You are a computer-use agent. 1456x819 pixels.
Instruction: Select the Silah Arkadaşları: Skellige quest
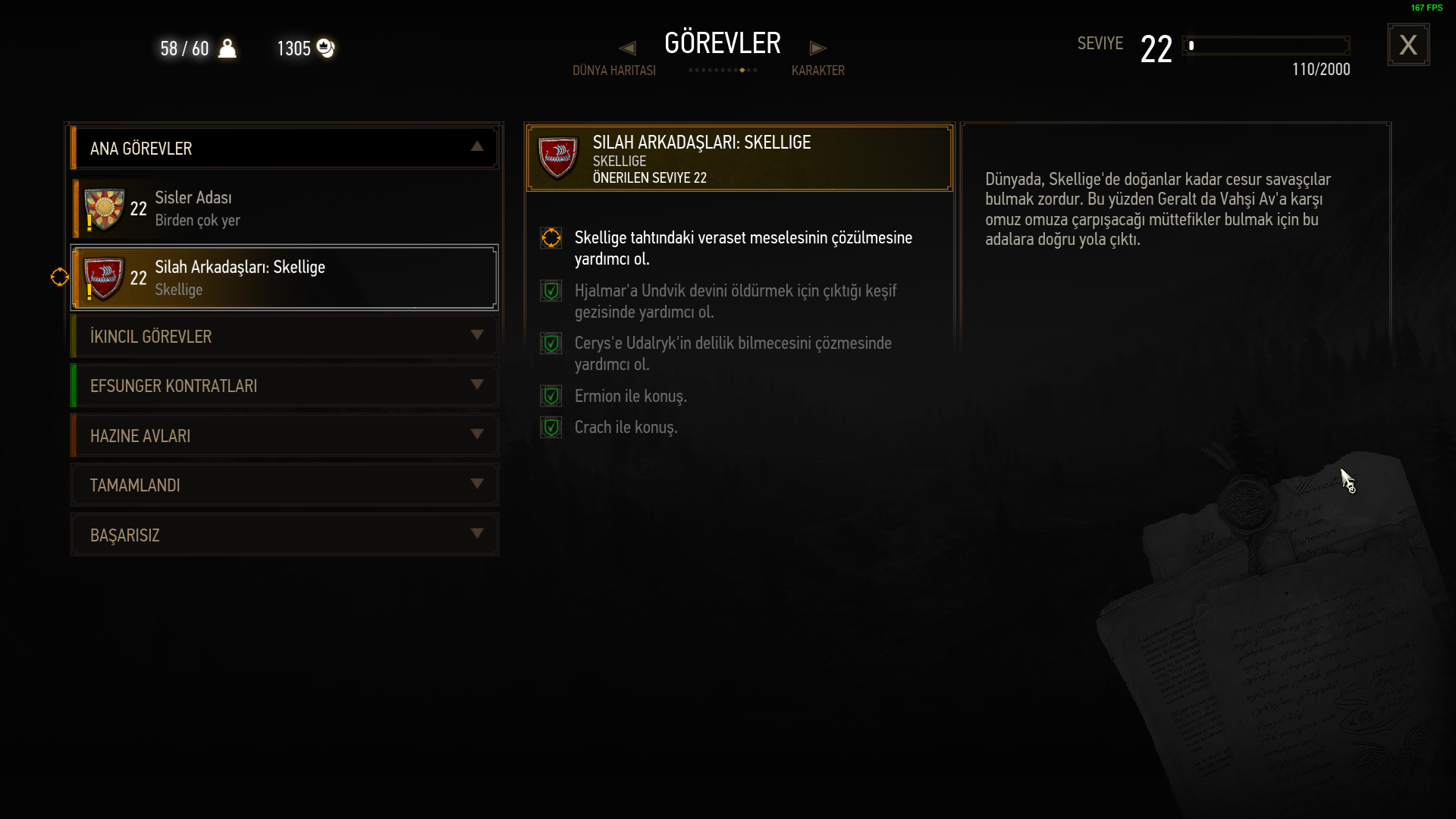tap(284, 278)
